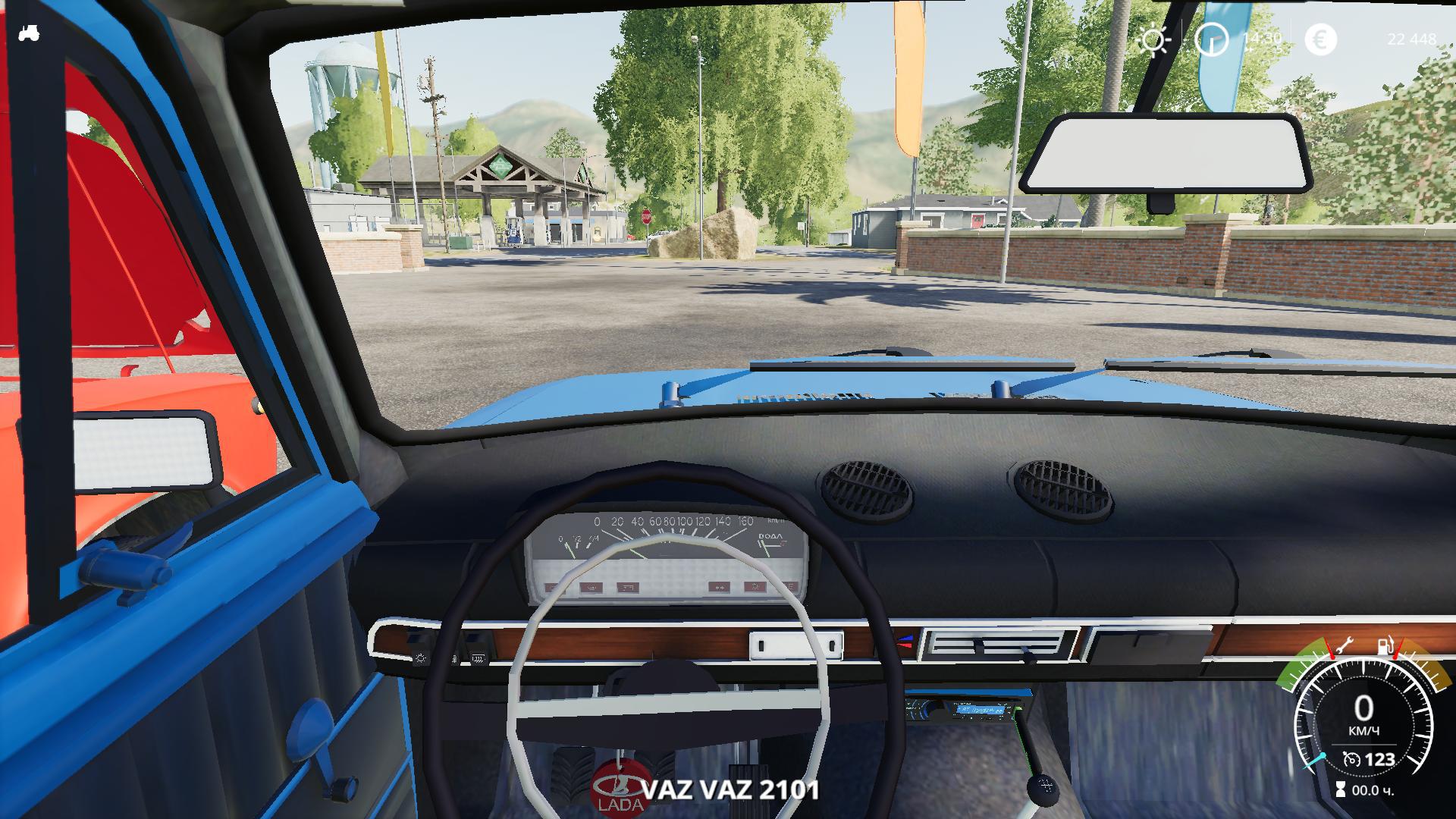Click the tractor icon in the corner
Viewport: 1456px width, 819px height.
coord(29,33)
